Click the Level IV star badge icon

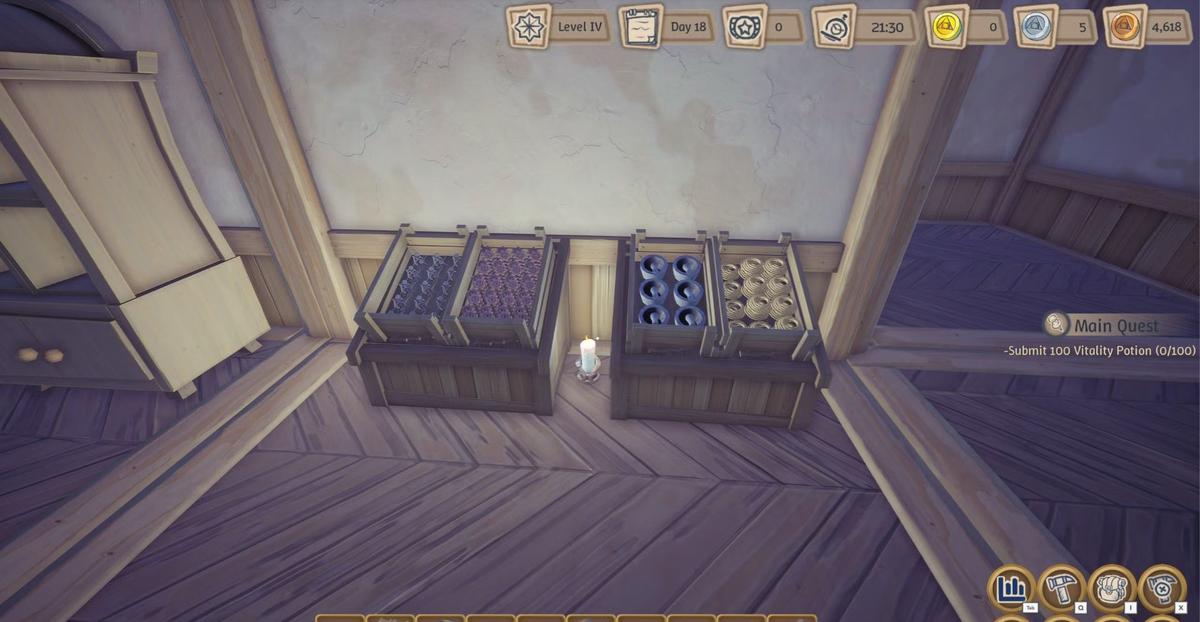528,27
